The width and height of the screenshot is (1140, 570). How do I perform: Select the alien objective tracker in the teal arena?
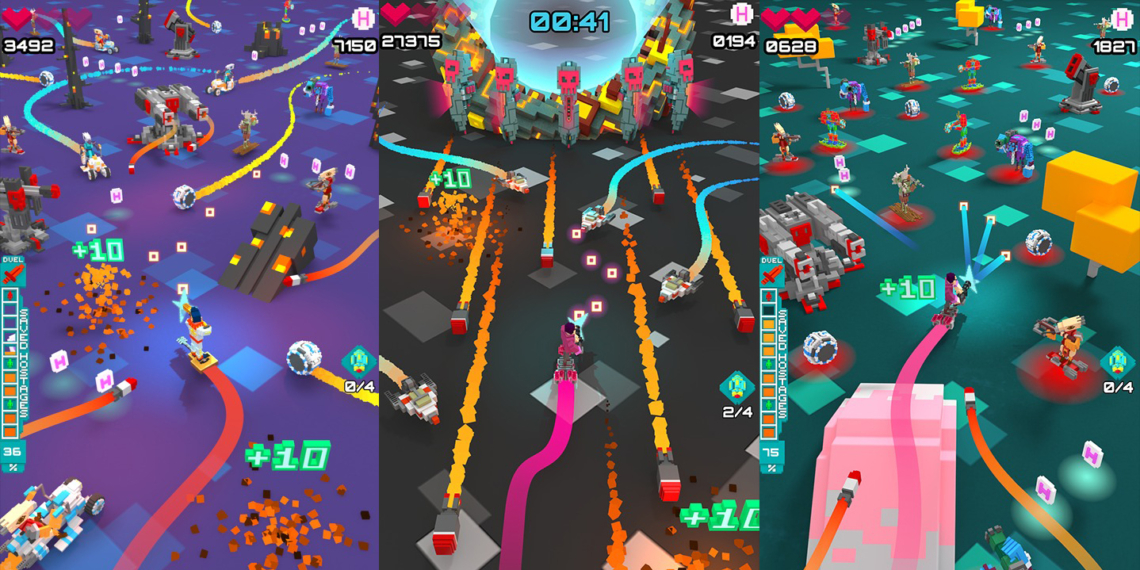[1117, 362]
